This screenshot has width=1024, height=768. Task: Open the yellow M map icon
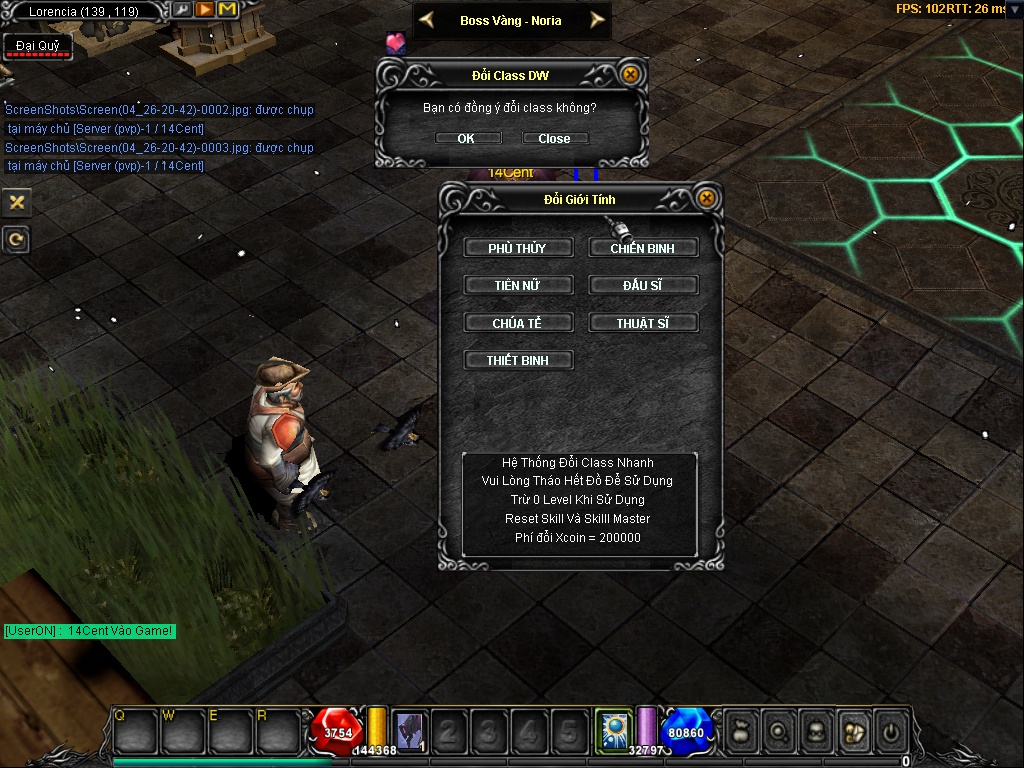click(x=227, y=10)
